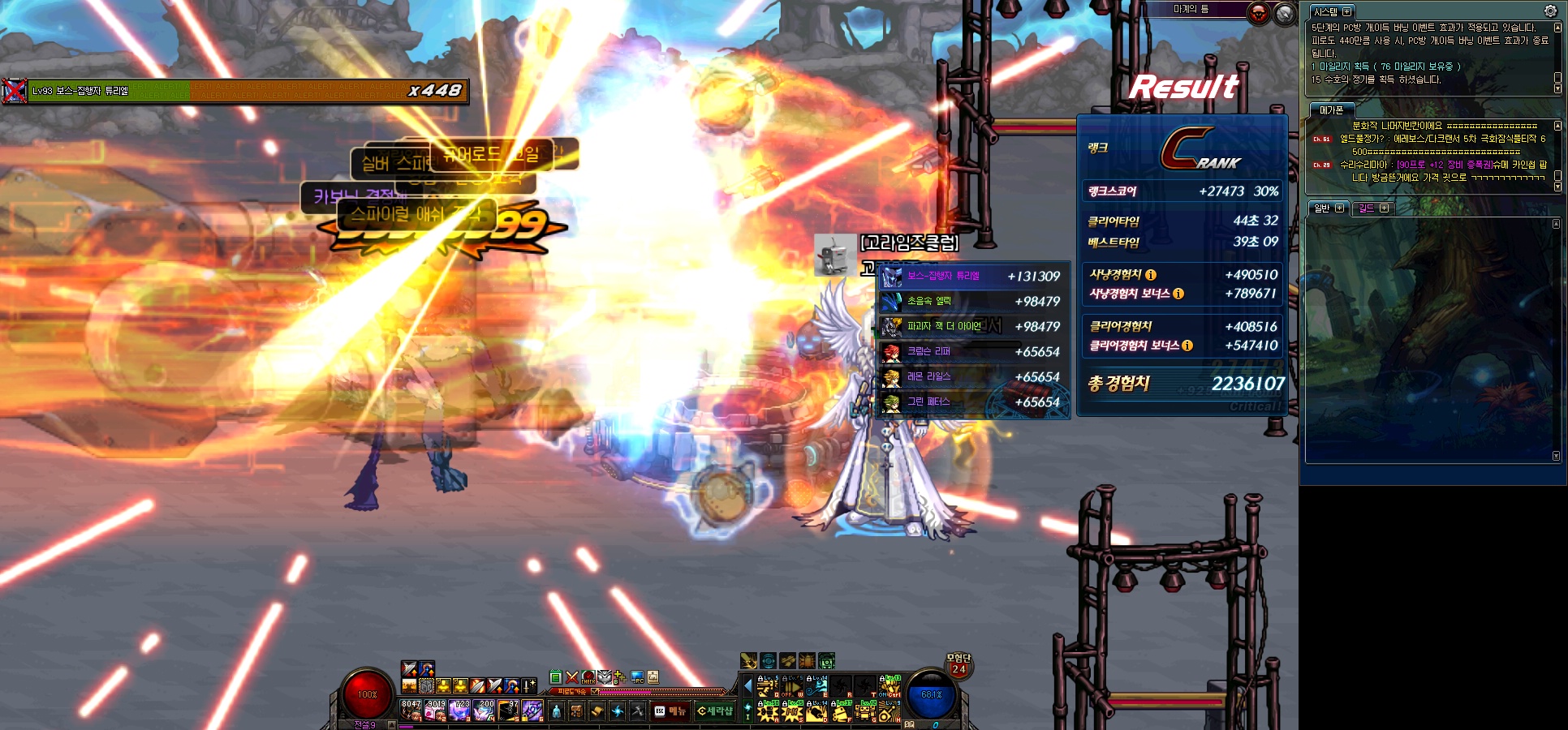Viewport: 1568px width, 730px height.
Task: Open the ESC 메뉴 menu button
Action: pyautogui.click(x=670, y=711)
